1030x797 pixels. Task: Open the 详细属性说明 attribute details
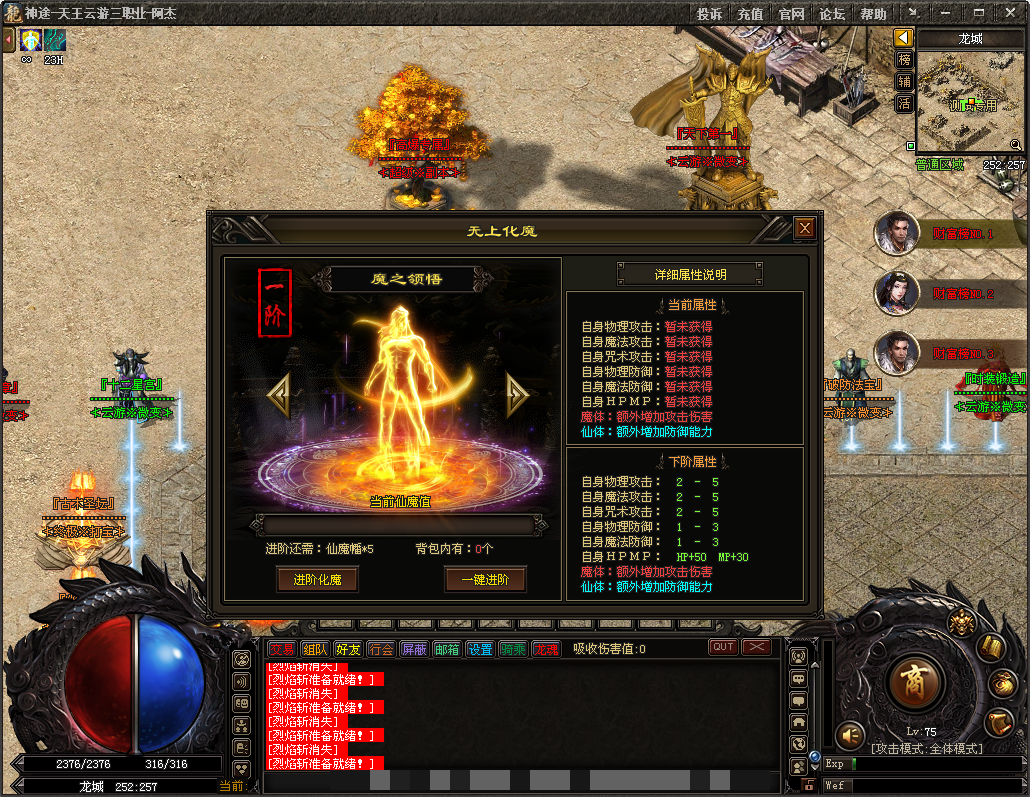[x=690, y=274]
